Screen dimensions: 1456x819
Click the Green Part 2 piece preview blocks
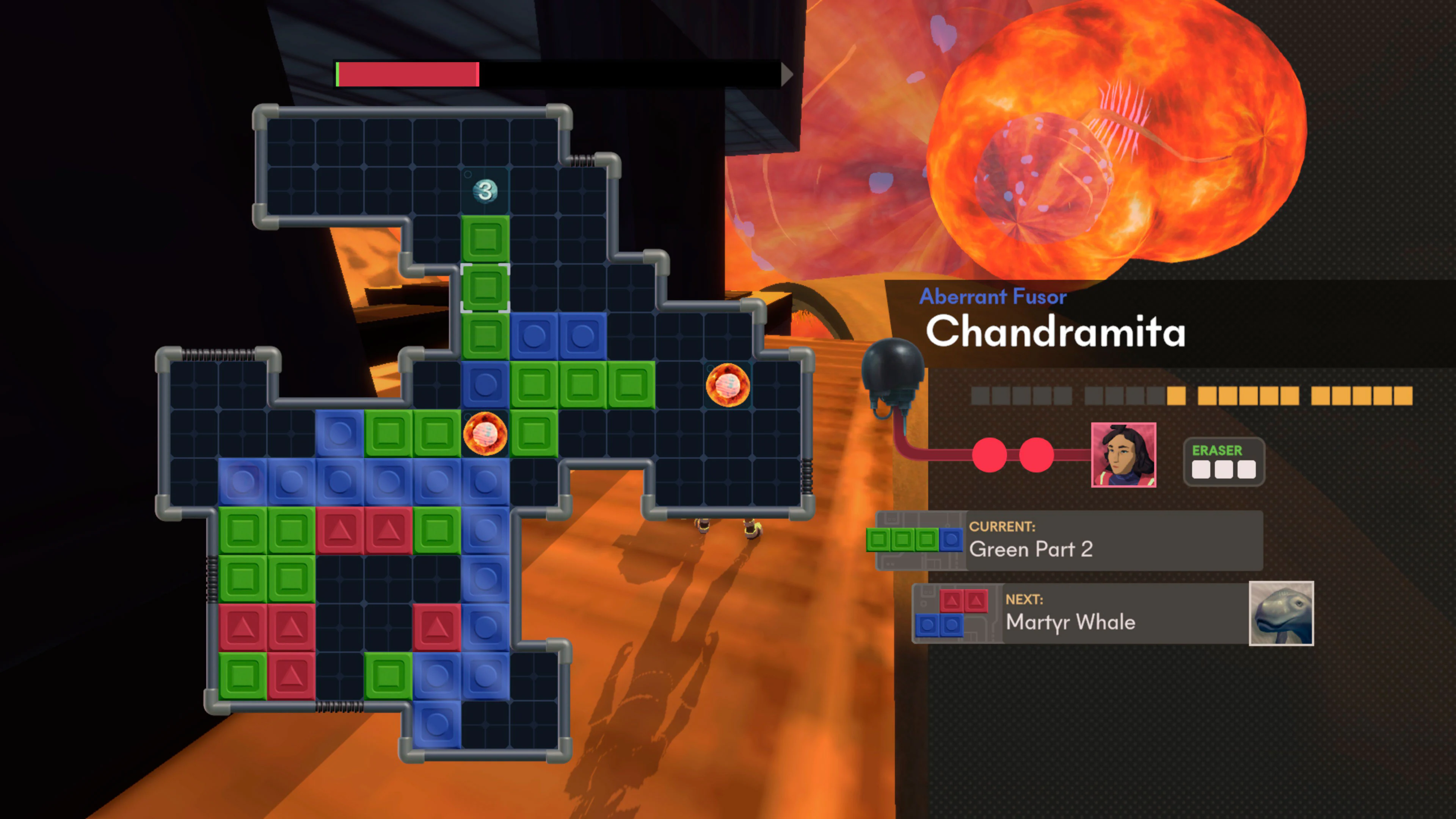pos(915,540)
